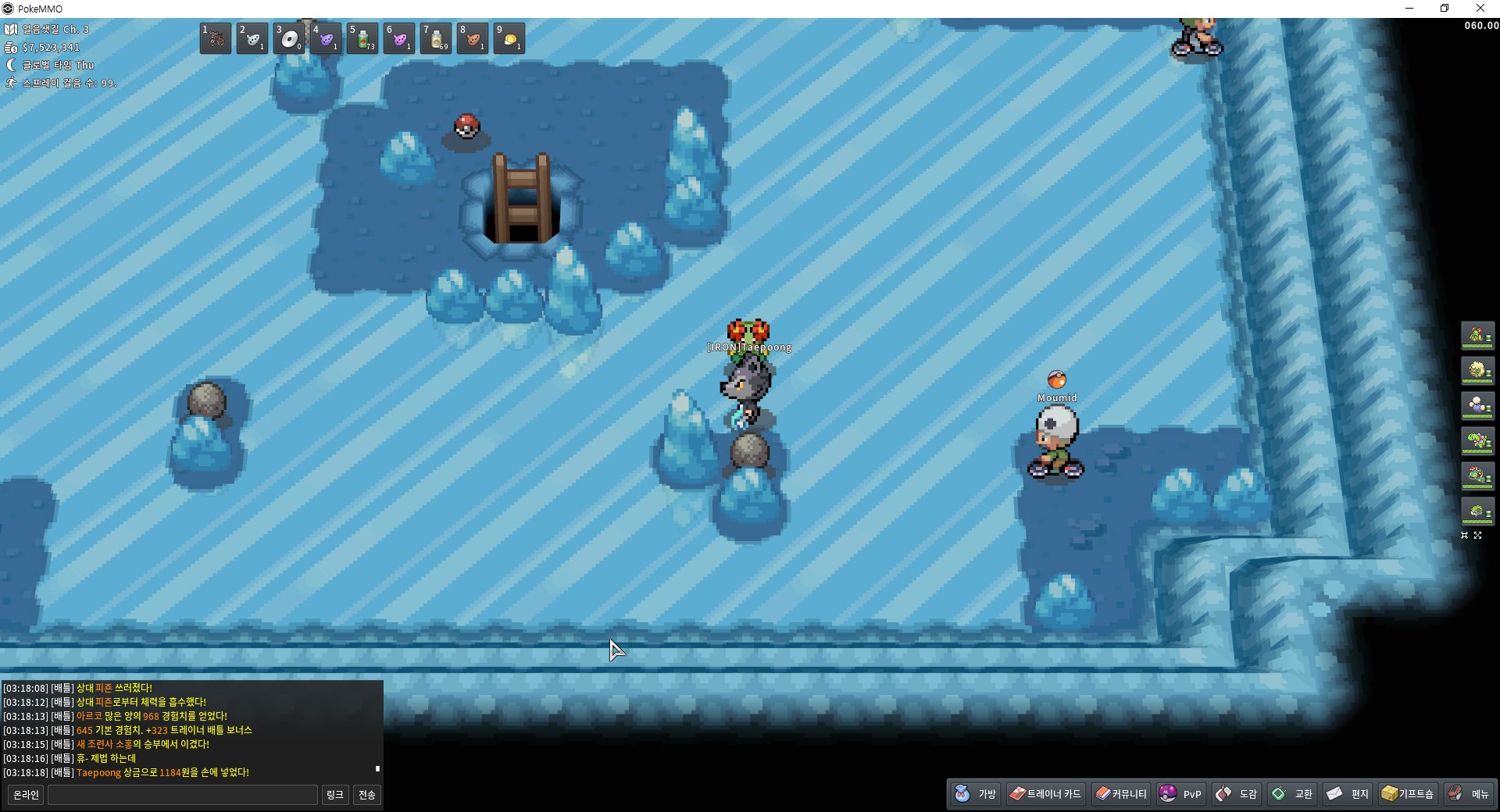
Task: Click the 링크 link button in chat
Action: coord(334,795)
